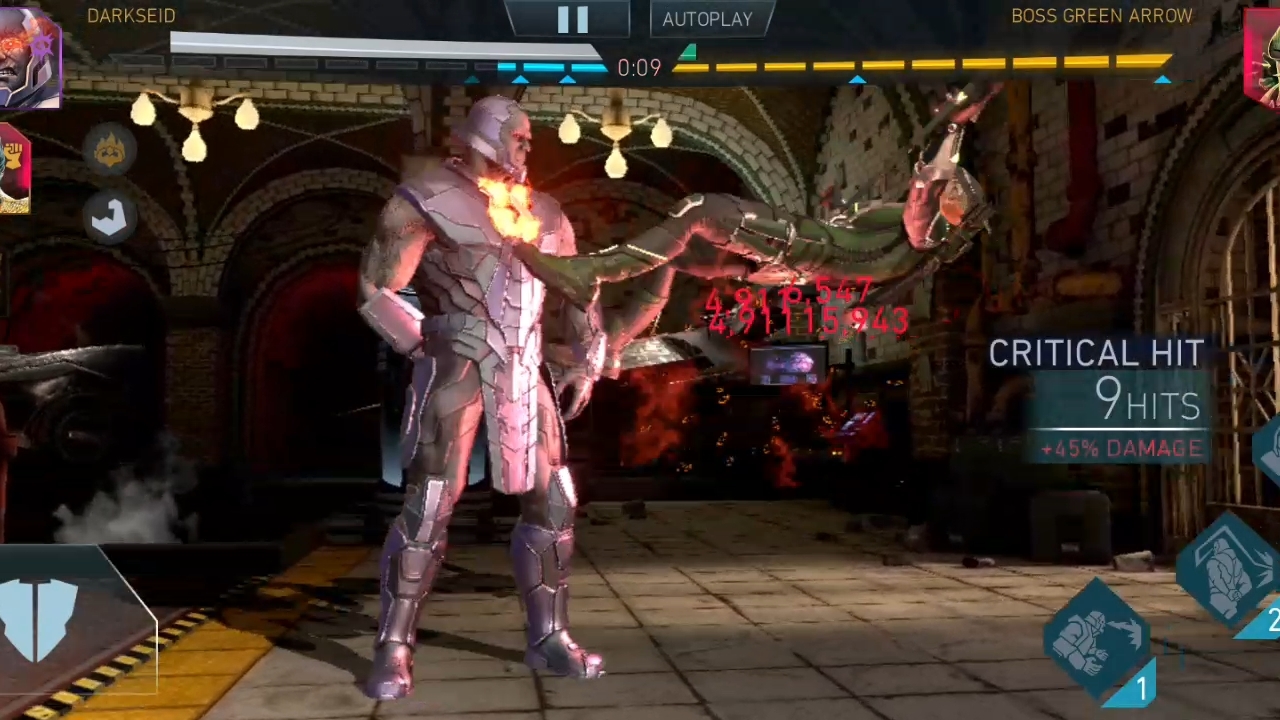Pause the fight
1280x720 pixels.
[571, 19]
